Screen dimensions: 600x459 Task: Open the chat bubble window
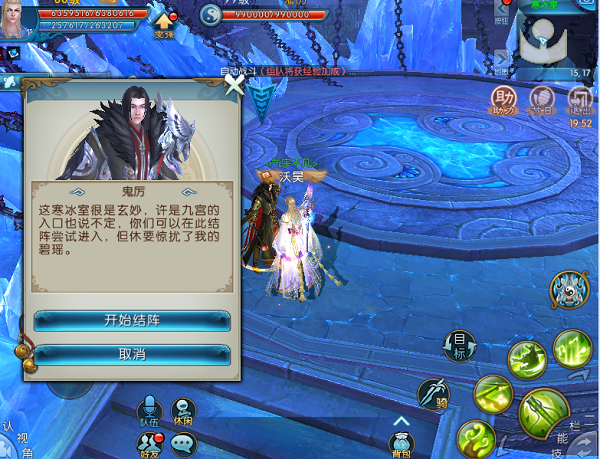[x=183, y=445]
